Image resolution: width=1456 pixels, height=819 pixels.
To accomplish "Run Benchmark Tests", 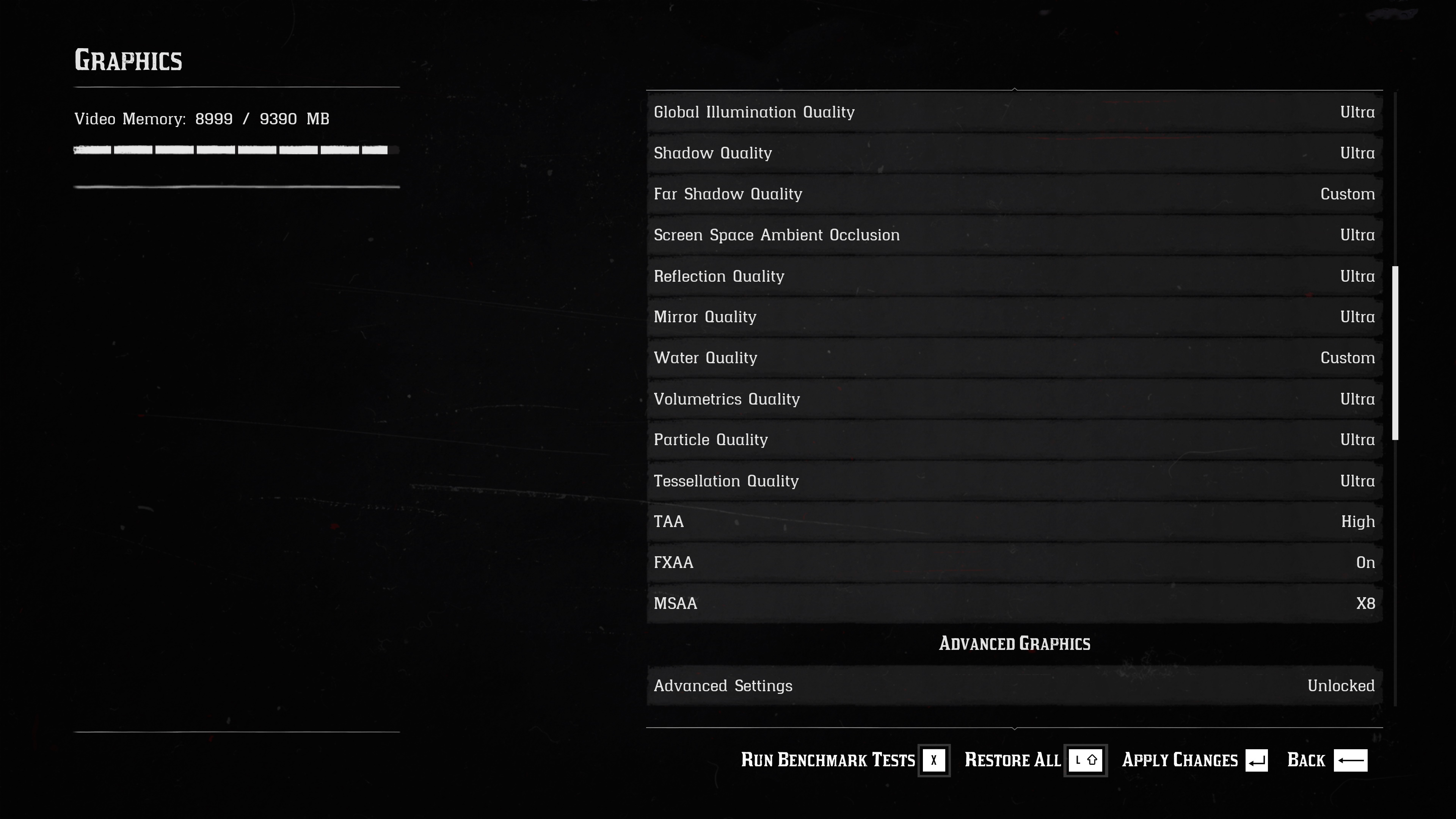I will (844, 760).
